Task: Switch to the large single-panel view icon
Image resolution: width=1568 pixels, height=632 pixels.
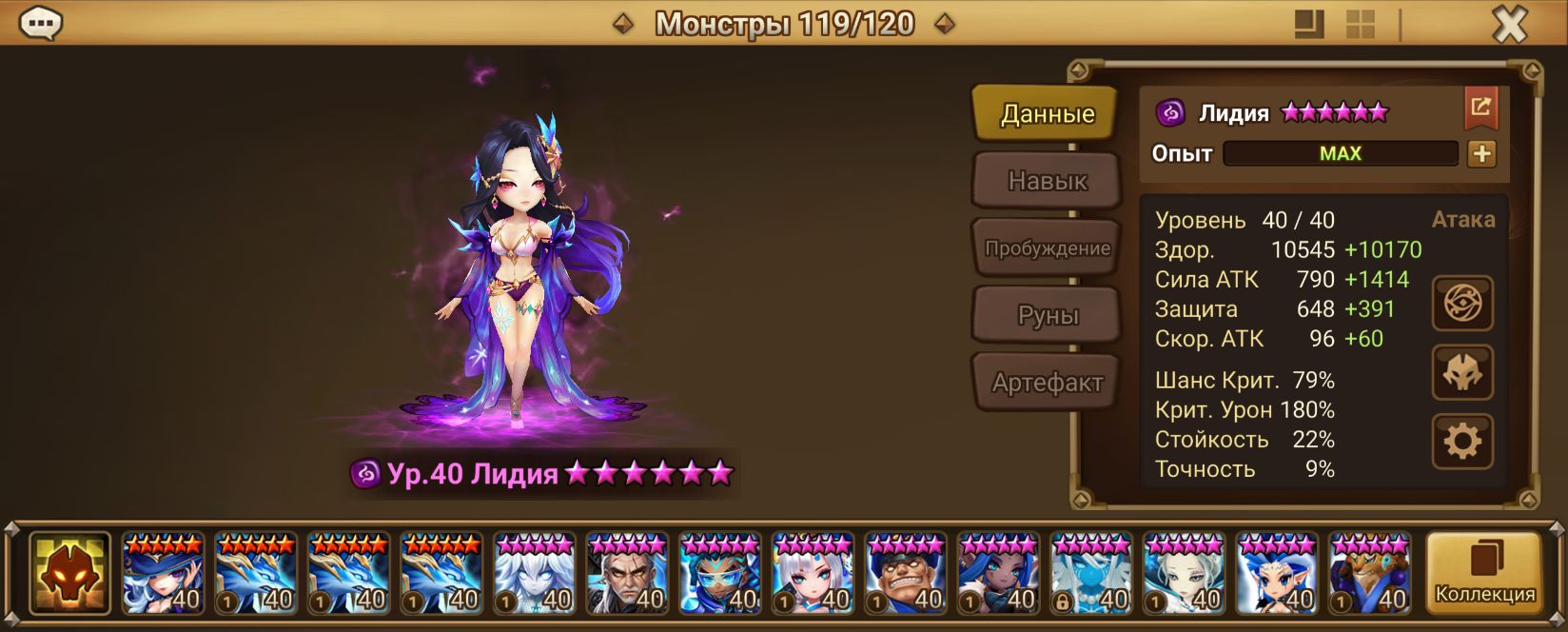Action: (x=1310, y=25)
